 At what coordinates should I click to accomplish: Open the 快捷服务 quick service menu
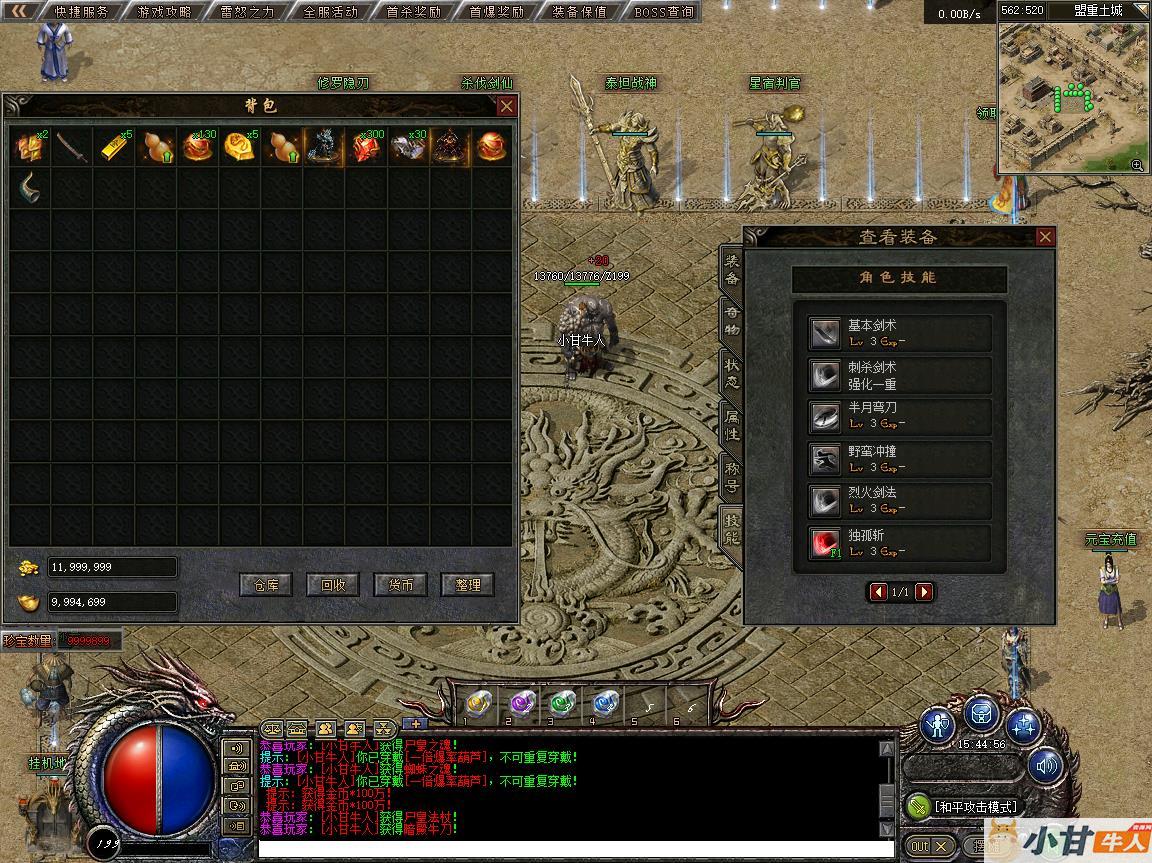click(x=81, y=12)
